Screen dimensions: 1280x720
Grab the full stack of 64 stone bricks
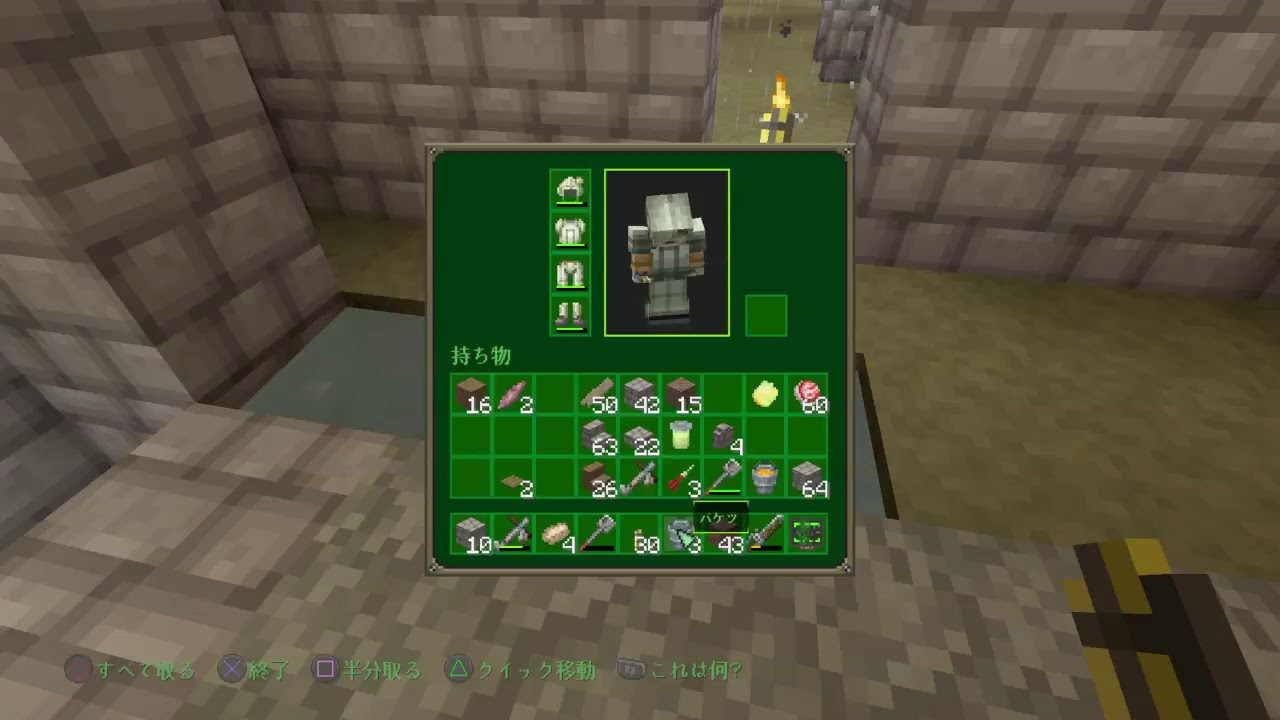click(x=806, y=480)
